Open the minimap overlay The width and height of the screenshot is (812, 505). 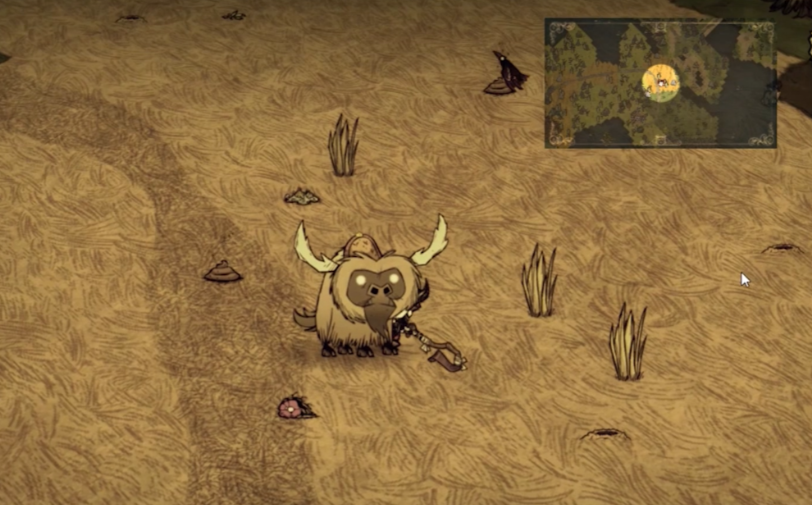tap(660, 83)
